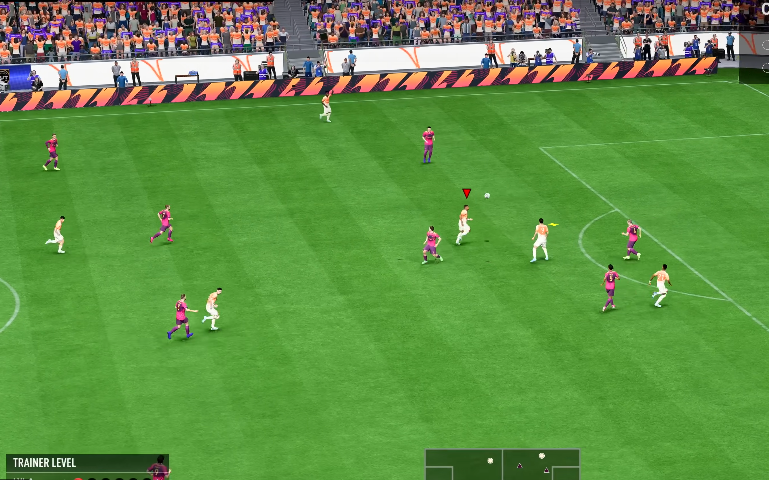Select the Trainer Level panel
The image size is (769, 480).
tap(86, 466)
